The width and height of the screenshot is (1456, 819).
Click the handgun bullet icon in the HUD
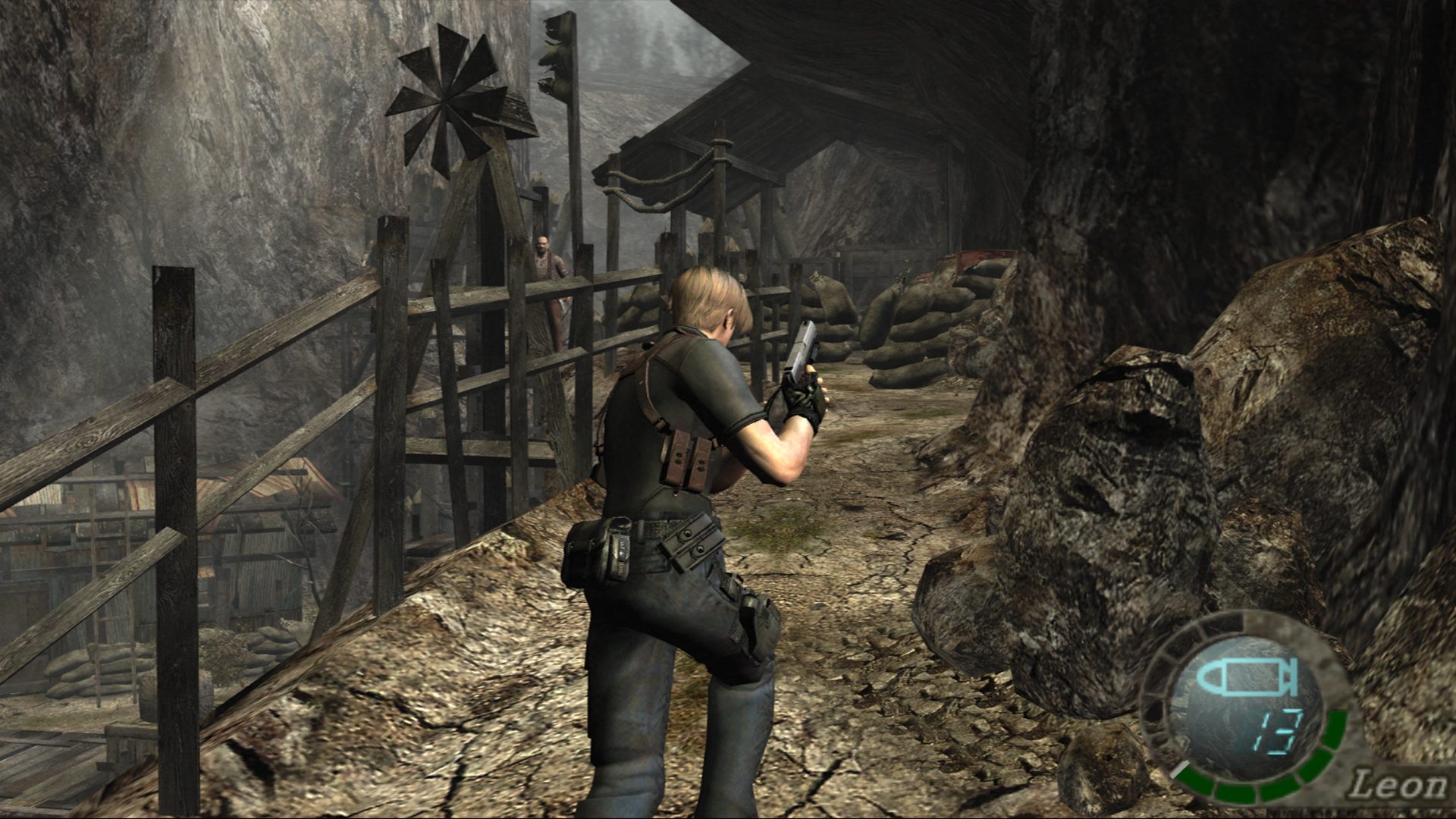pyautogui.click(x=1247, y=676)
